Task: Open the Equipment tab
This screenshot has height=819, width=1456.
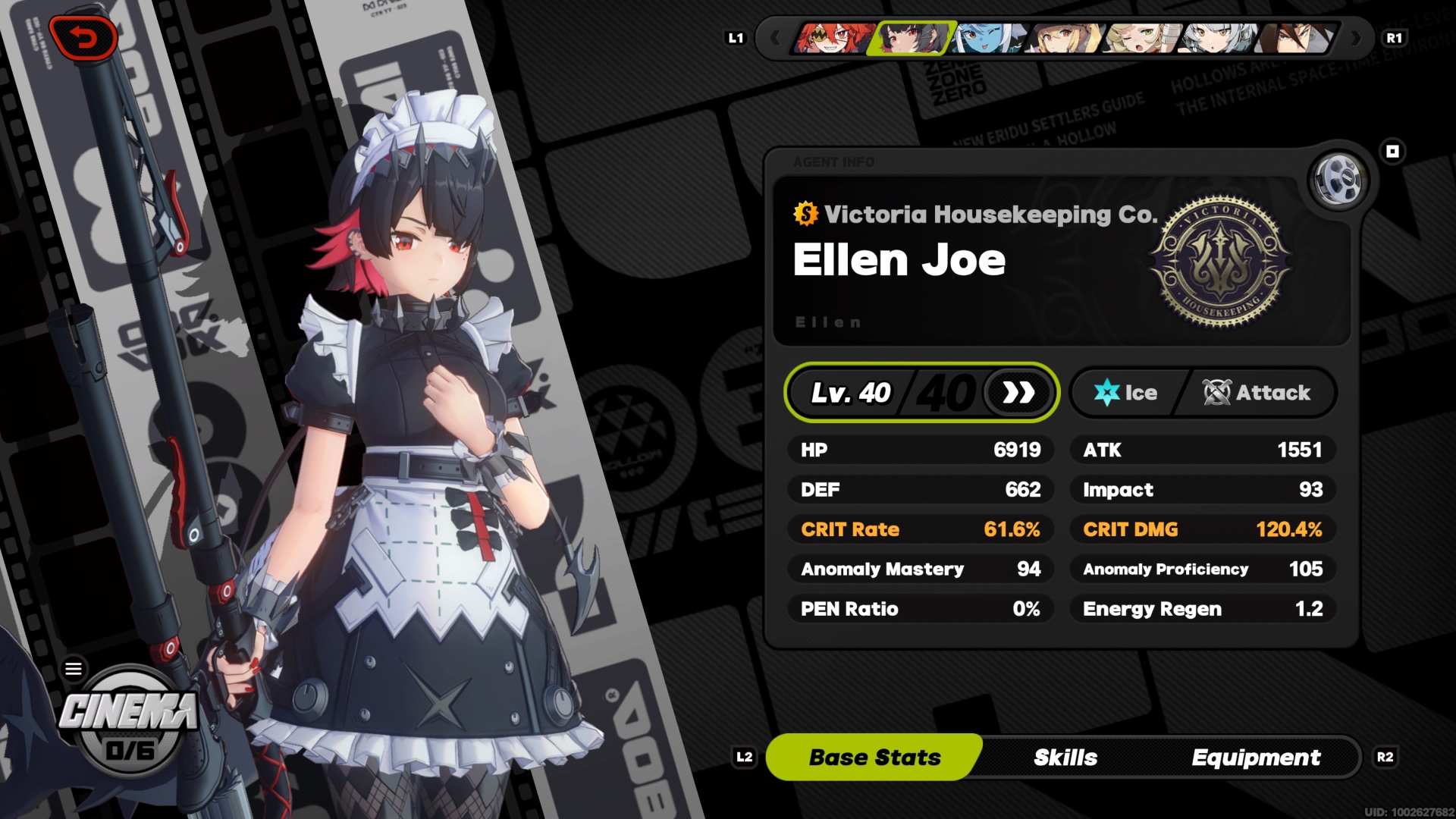Action: 1257,757
